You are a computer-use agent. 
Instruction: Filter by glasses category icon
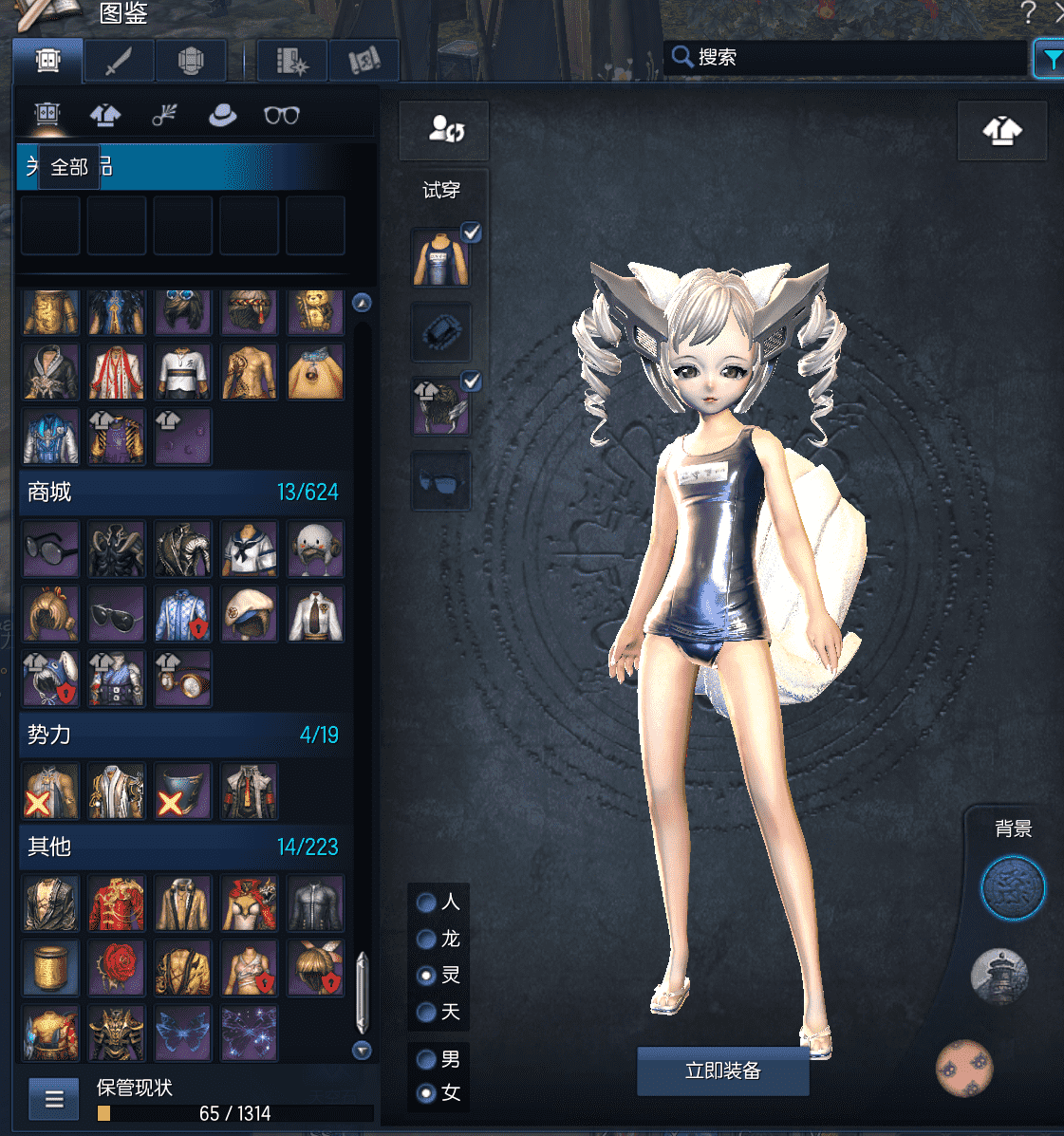[282, 116]
